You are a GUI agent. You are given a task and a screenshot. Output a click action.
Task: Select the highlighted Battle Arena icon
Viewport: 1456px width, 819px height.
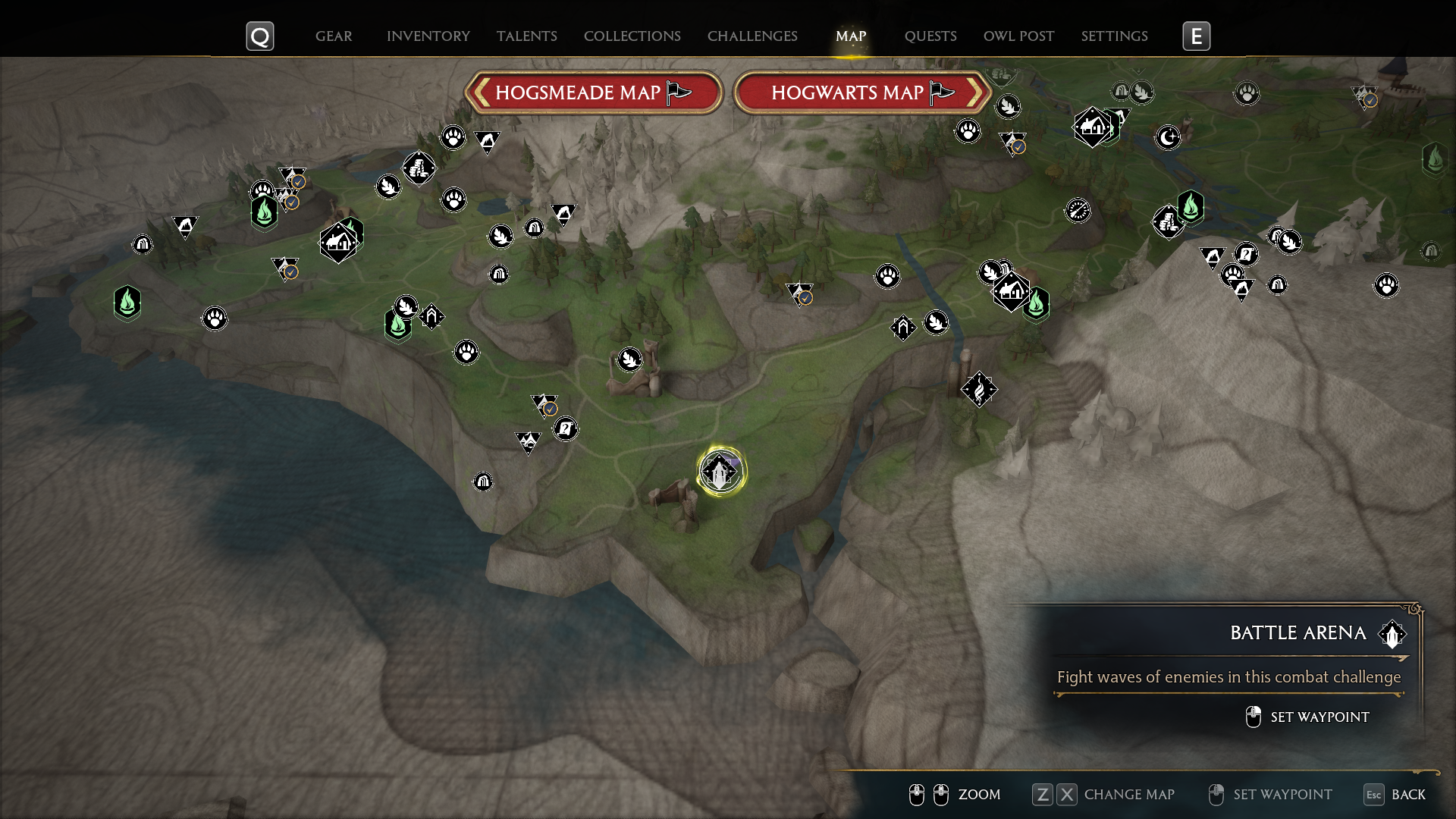click(720, 470)
